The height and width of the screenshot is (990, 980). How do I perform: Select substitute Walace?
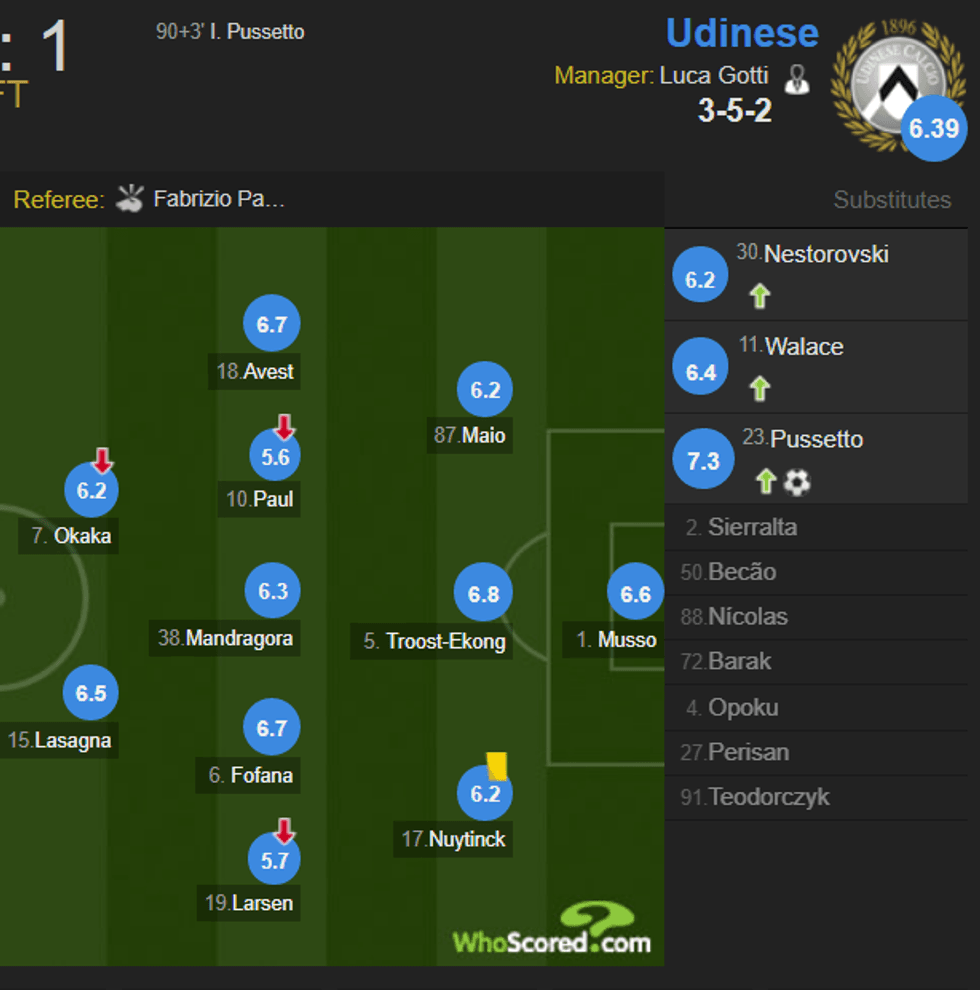click(816, 367)
